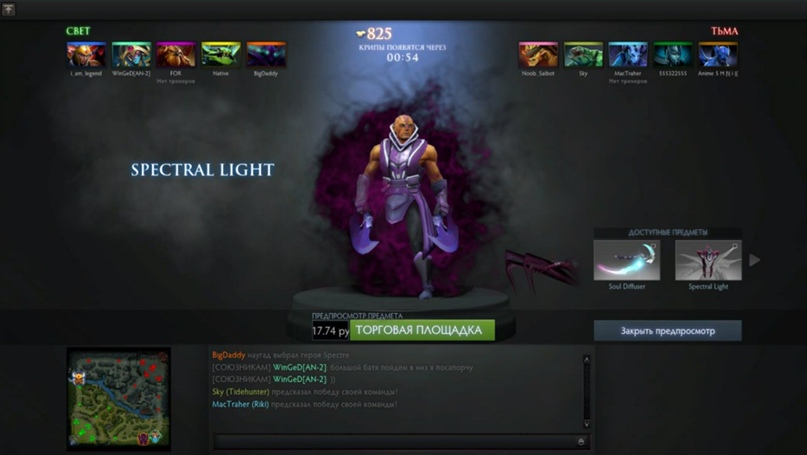Select player 555322555's hero portrait
This screenshot has height=455, width=807.
coord(673,54)
